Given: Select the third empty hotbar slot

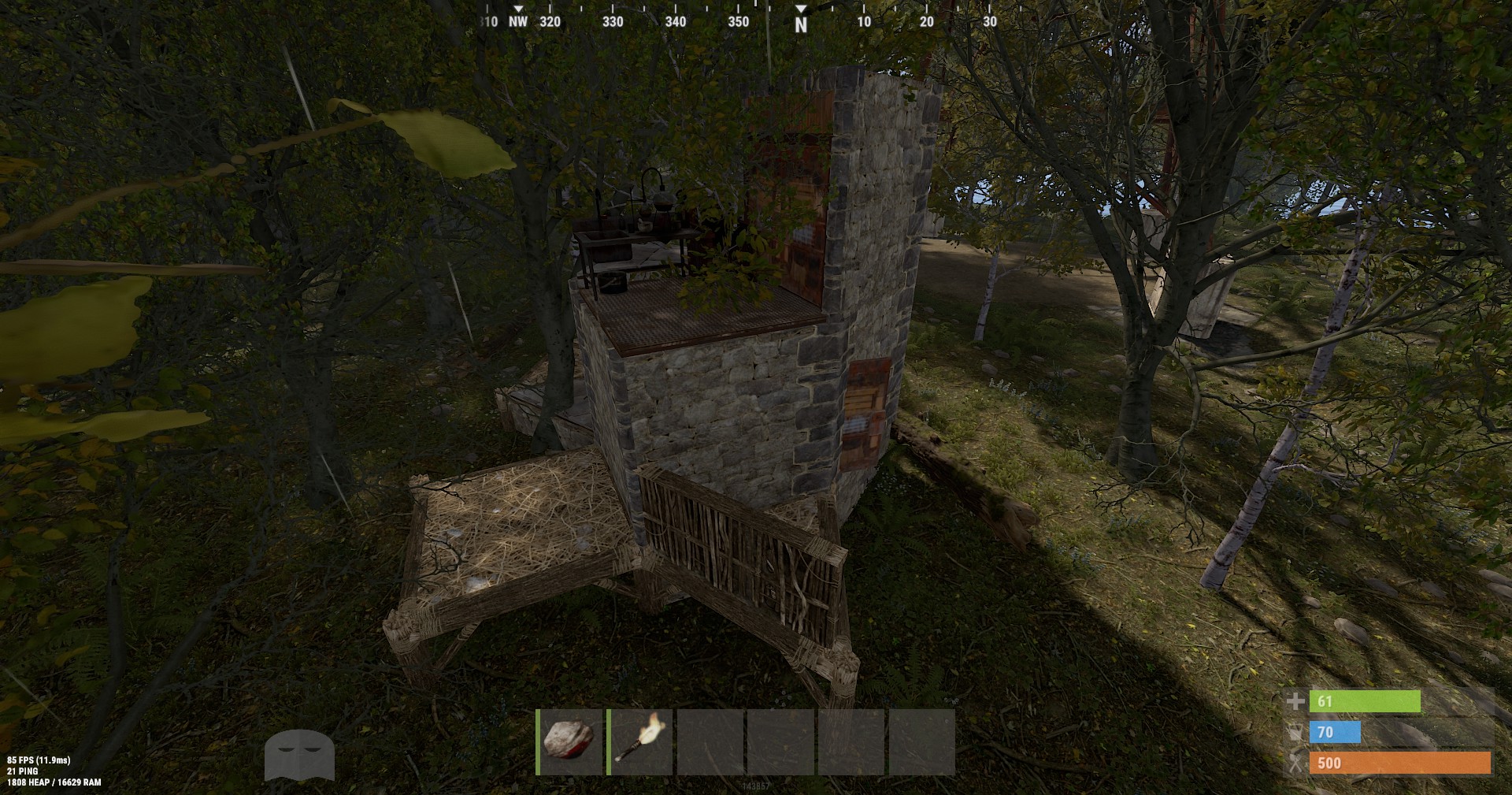Looking at the screenshot, I should (710, 742).
